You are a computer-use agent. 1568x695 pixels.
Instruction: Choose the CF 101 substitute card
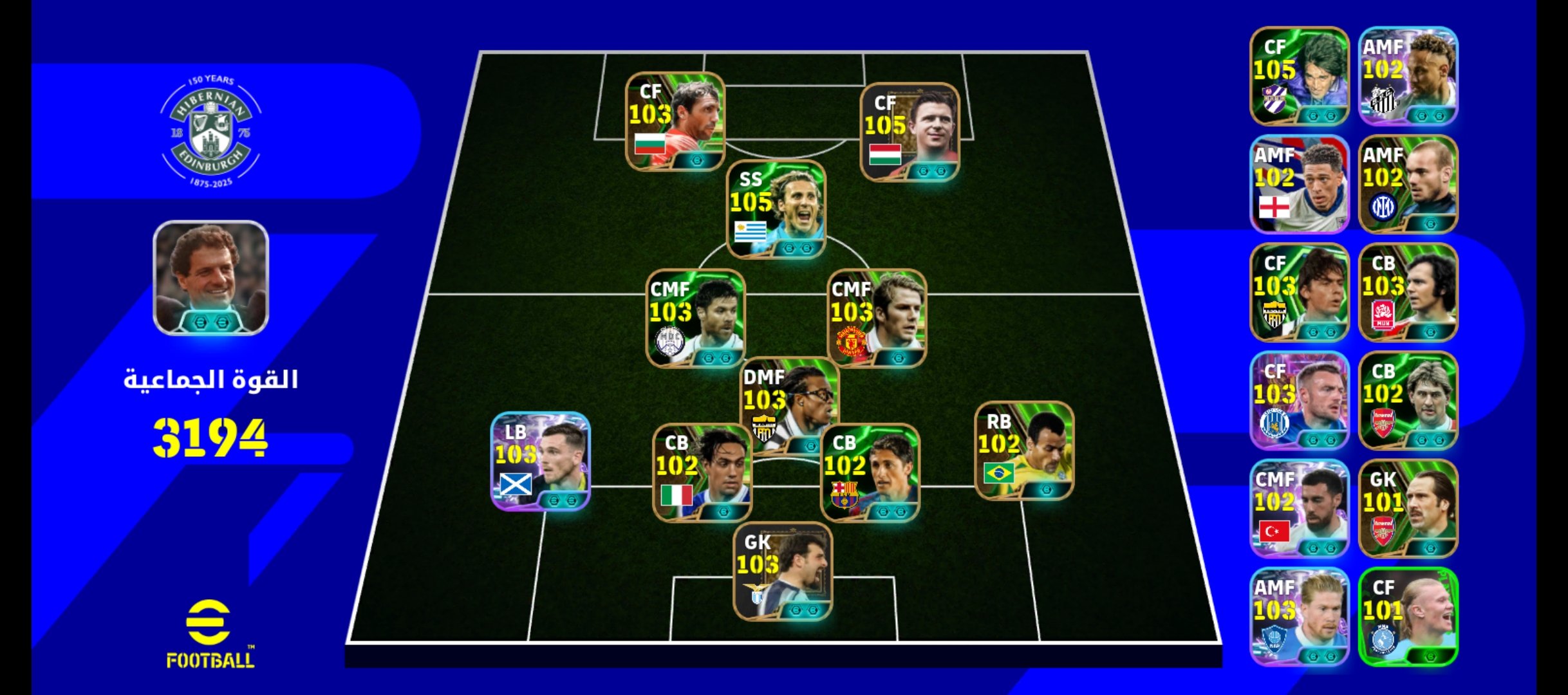(1408, 616)
